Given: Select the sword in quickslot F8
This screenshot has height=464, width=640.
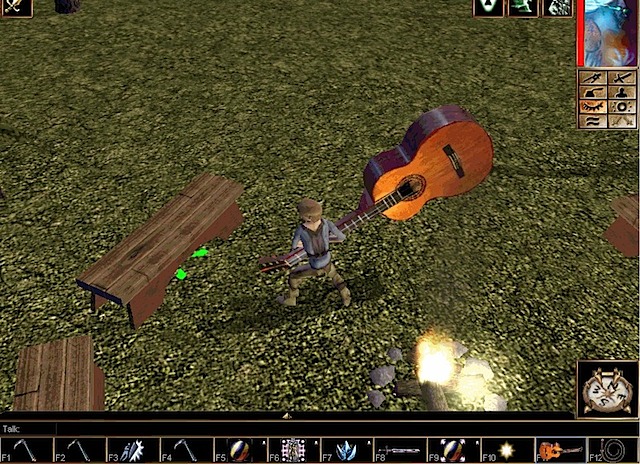Looking at the screenshot, I should click(400, 450).
